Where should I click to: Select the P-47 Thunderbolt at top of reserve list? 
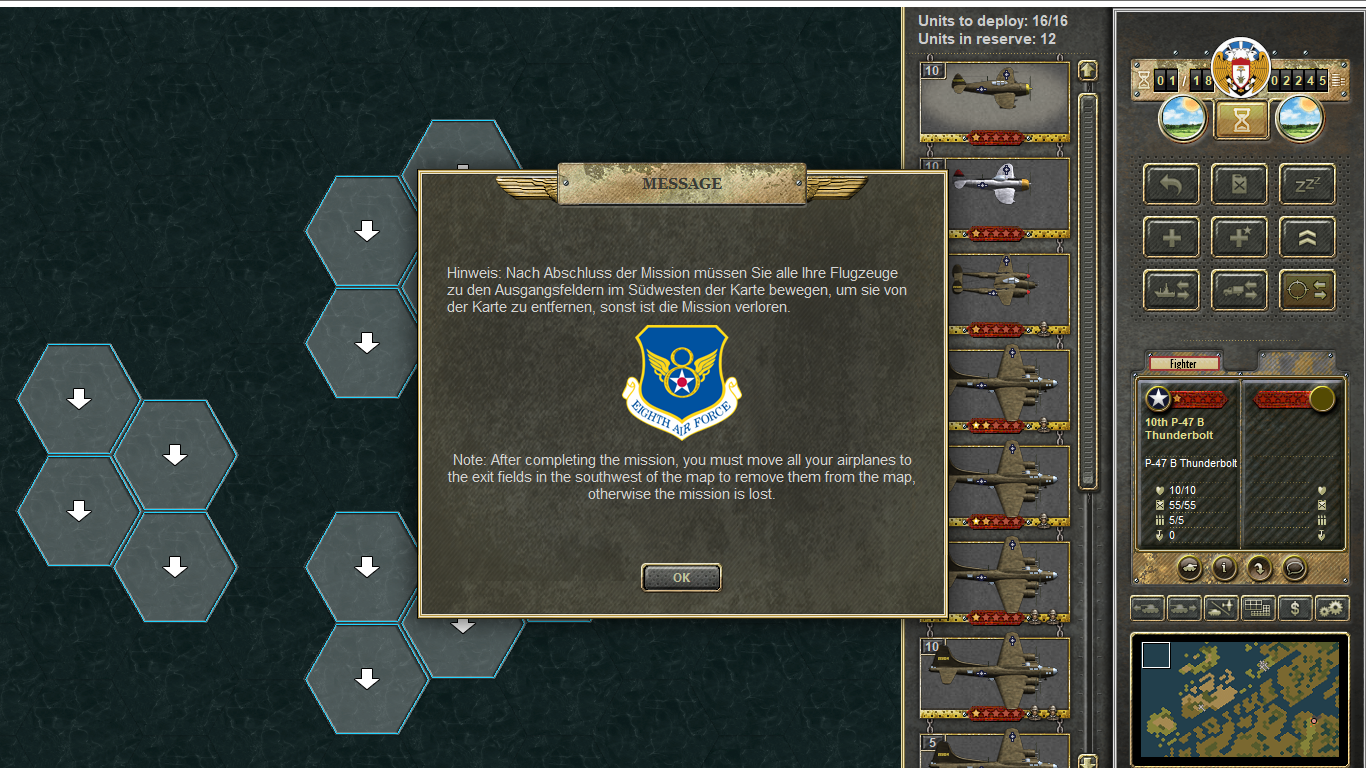coord(994,96)
